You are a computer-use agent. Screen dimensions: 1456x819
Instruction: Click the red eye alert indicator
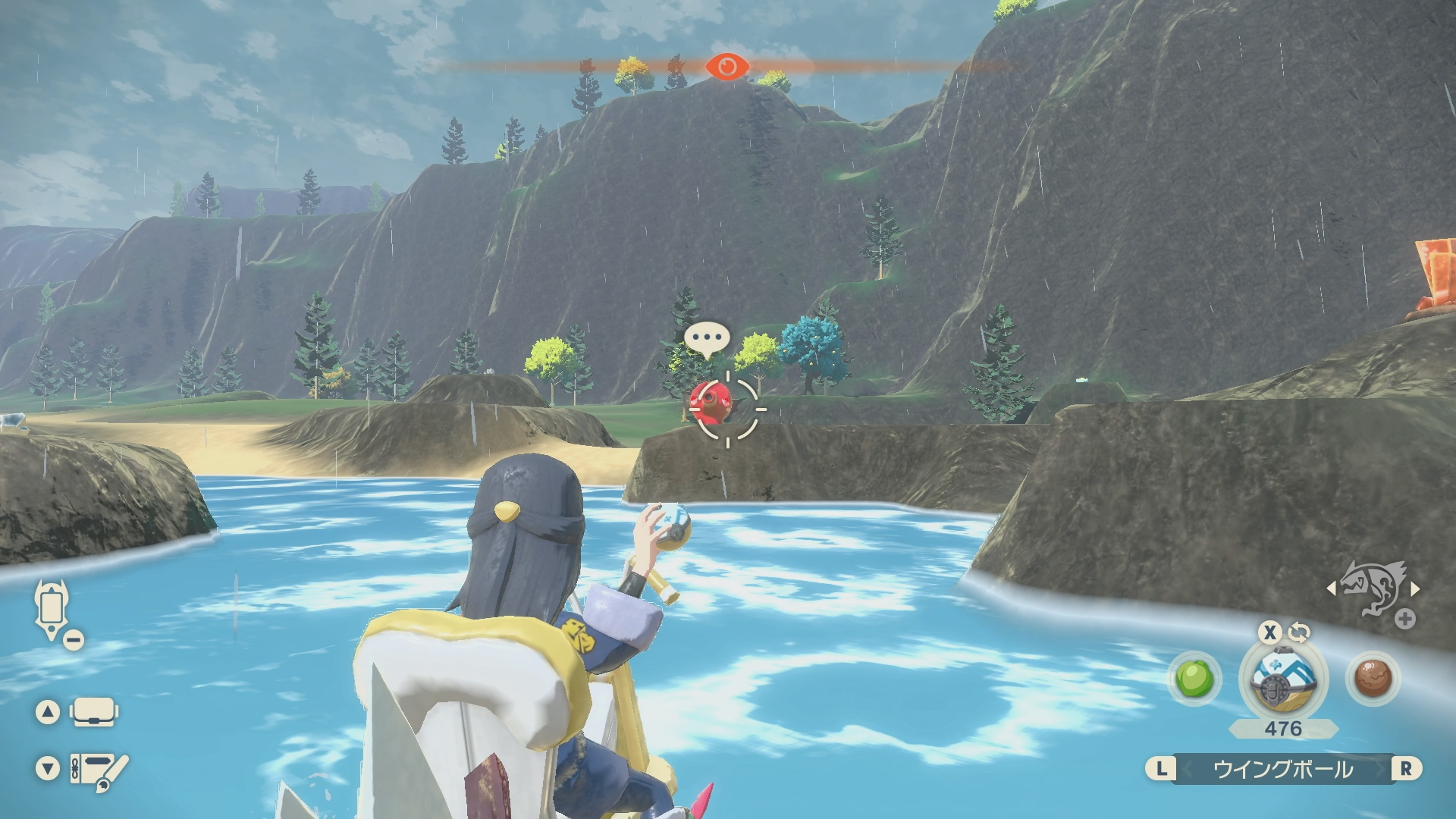[x=726, y=67]
